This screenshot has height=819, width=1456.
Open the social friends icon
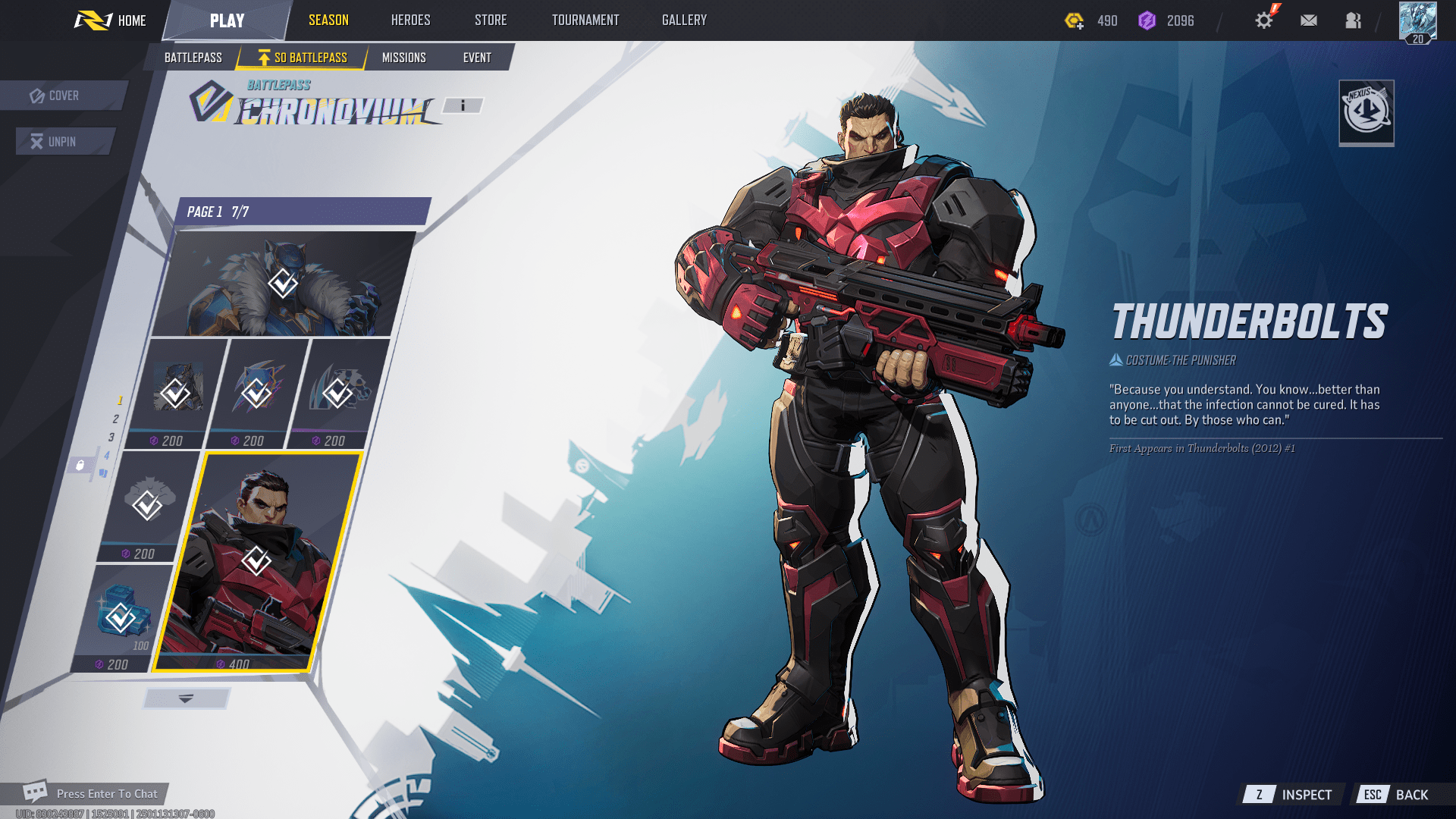click(1353, 20)
